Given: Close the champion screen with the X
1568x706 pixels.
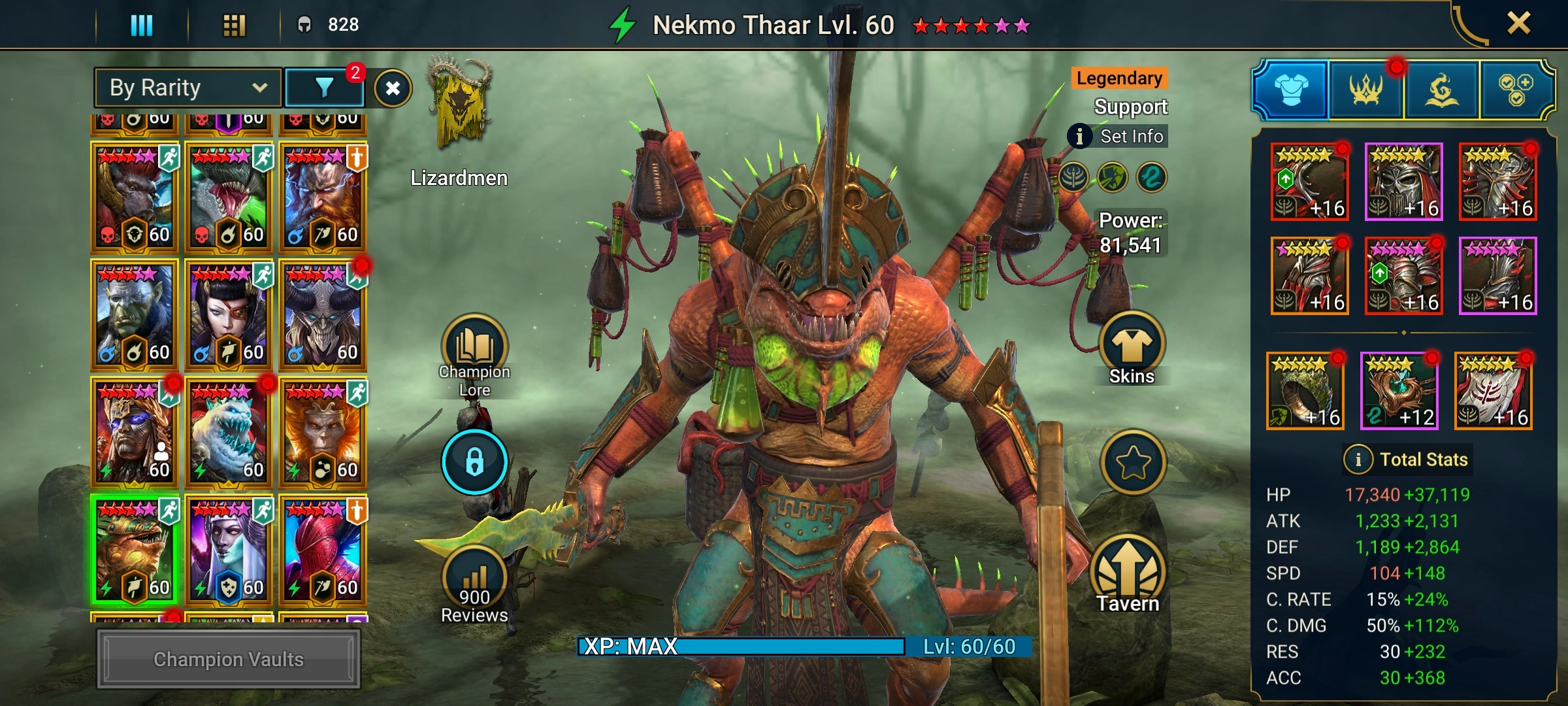Looking at the screenshot, I should pos(1518,24).
